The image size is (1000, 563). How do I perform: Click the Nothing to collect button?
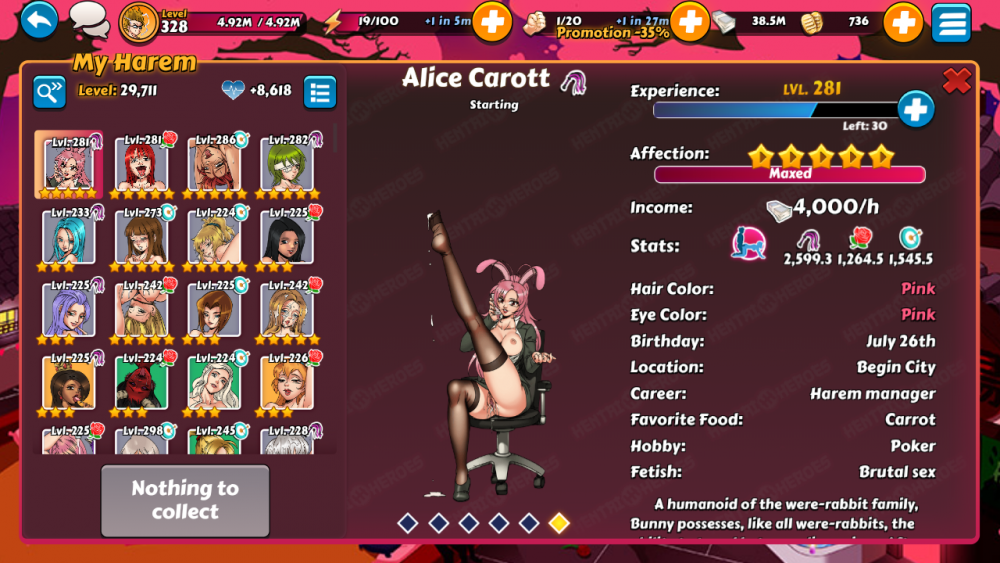click(185, 500)
